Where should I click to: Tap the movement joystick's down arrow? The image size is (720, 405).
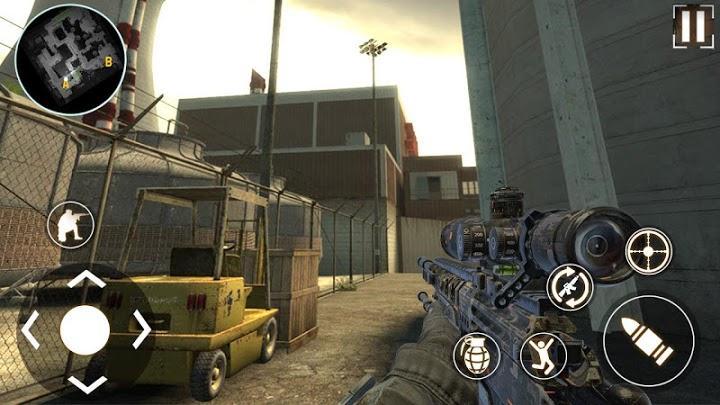pos(85,381)
